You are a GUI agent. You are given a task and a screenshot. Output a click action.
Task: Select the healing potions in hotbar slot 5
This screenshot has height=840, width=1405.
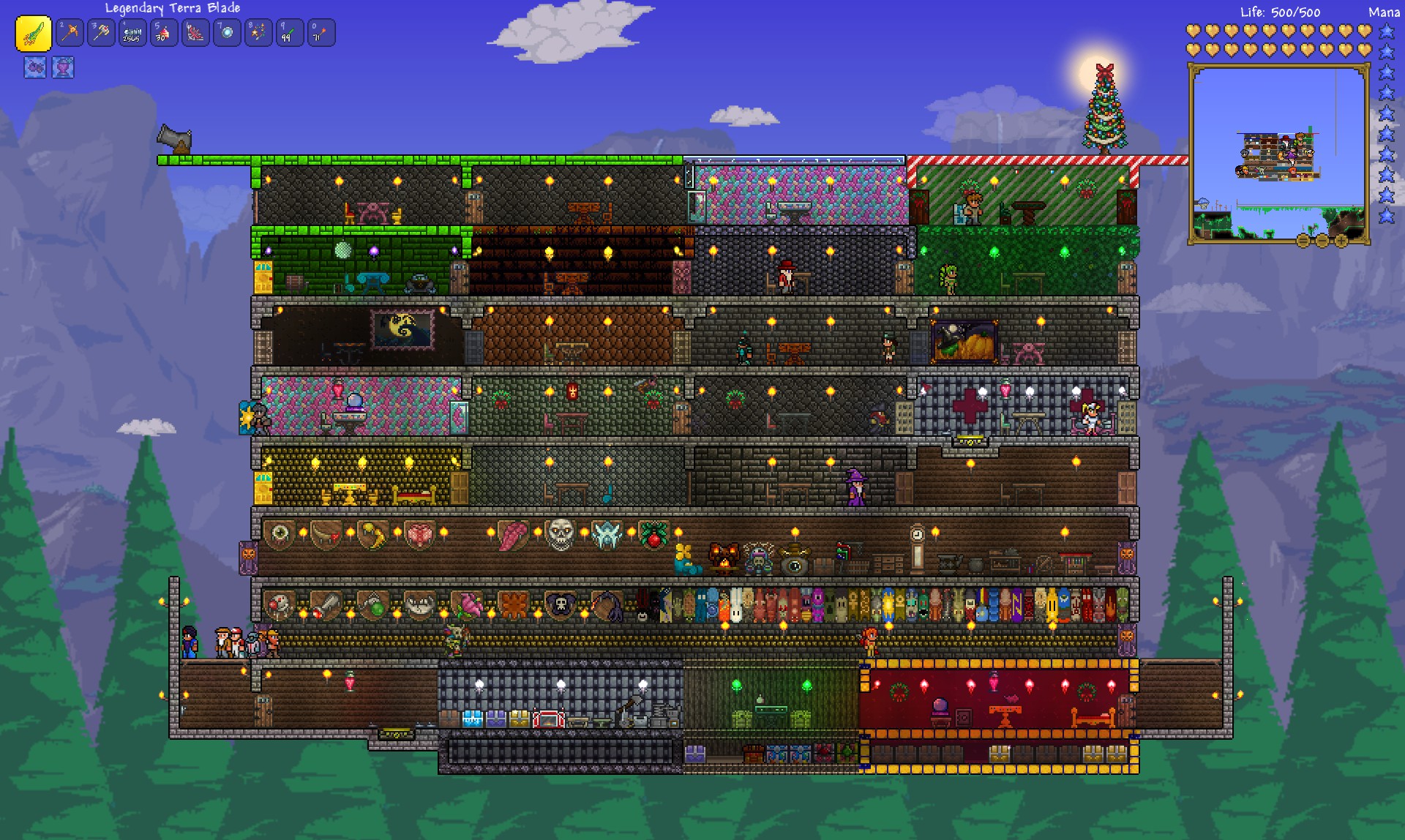[162, 33]
